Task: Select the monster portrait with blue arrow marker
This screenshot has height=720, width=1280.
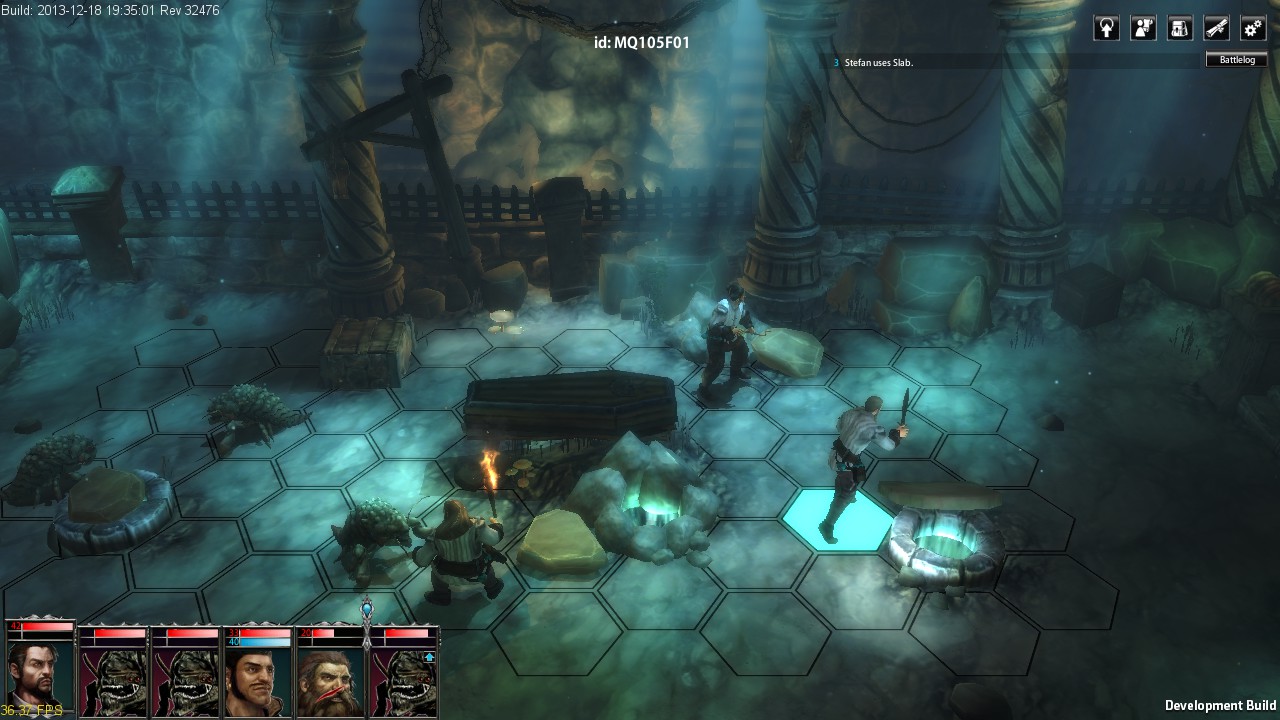Action: click(404, 676)
